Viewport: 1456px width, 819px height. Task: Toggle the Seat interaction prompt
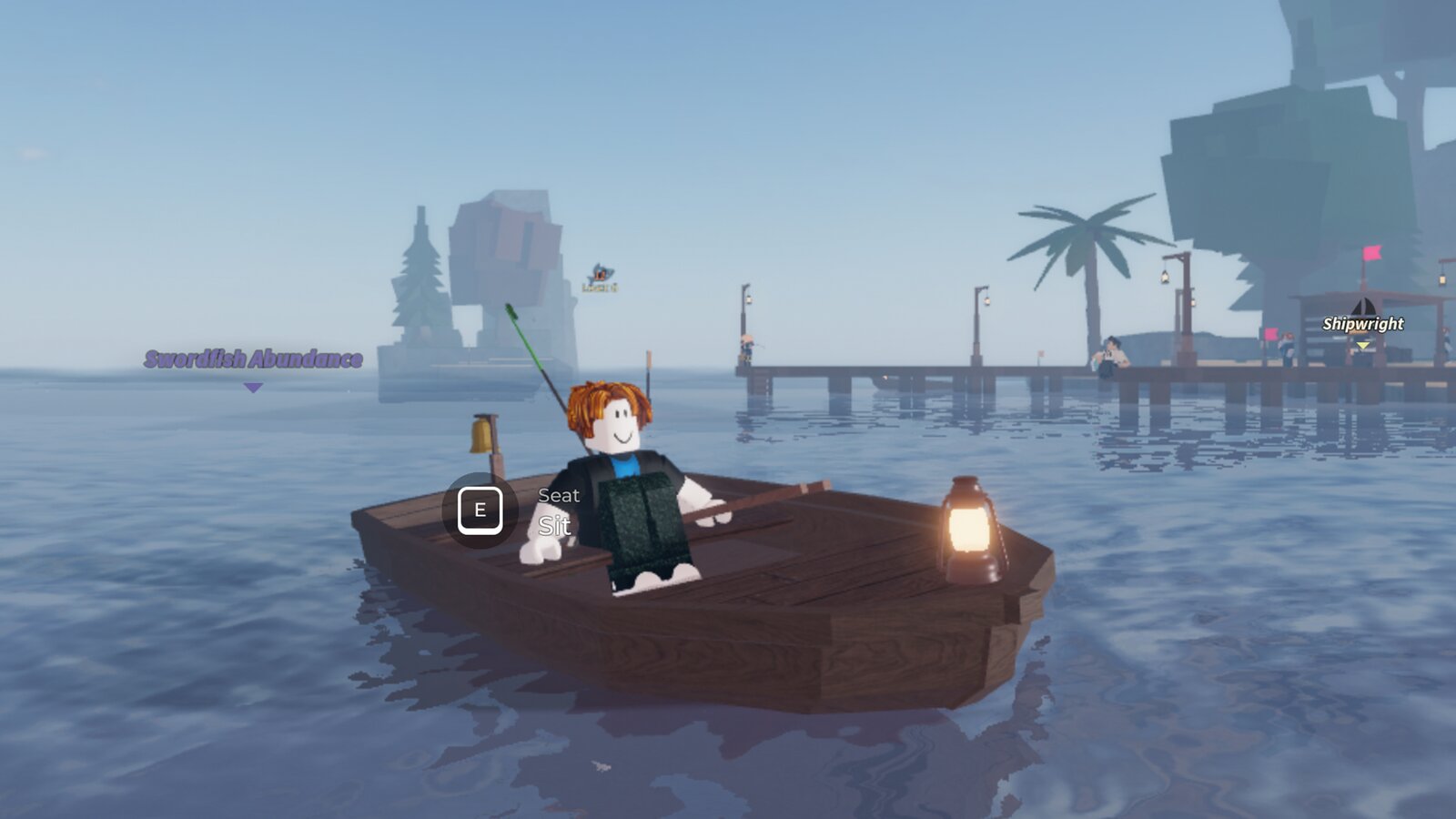point(481,510)
